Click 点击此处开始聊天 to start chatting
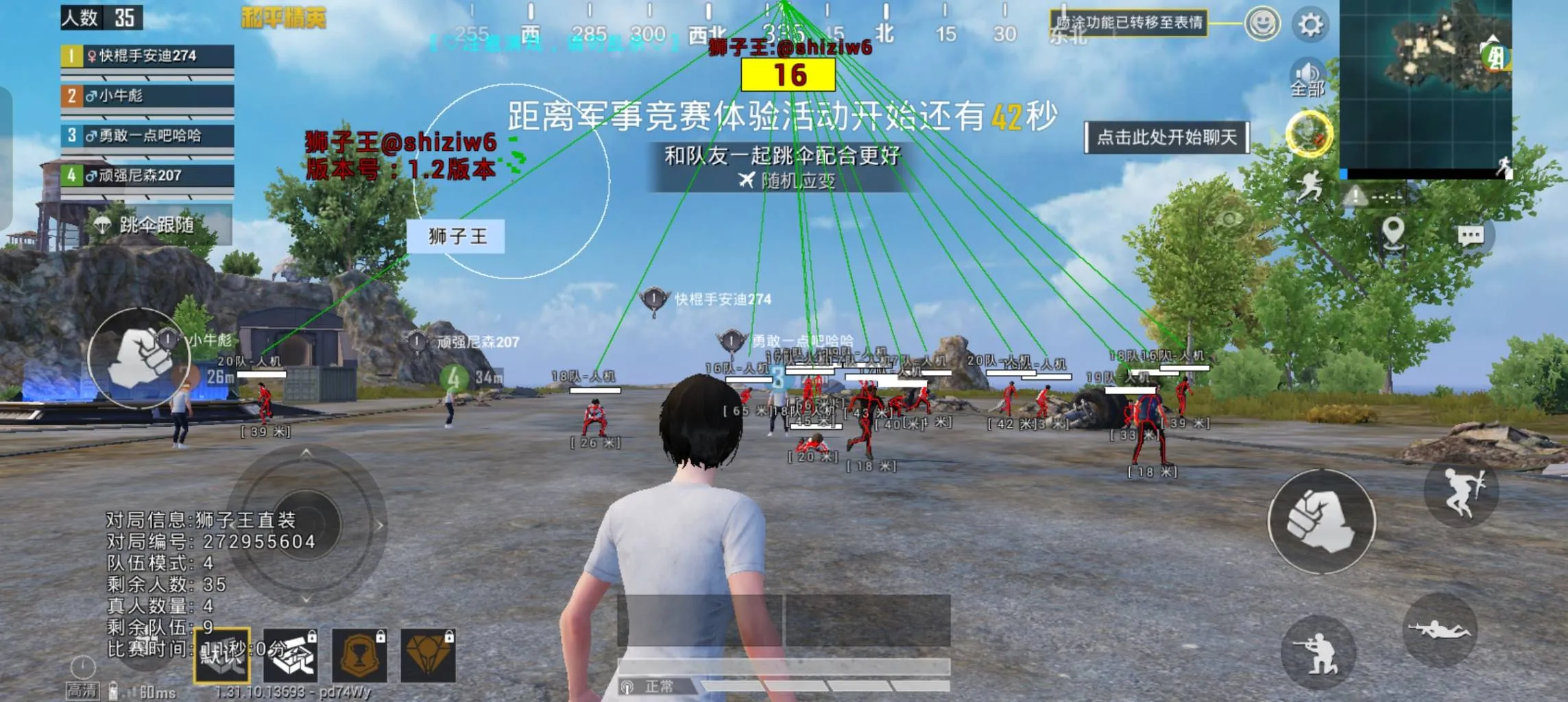 1168,137
